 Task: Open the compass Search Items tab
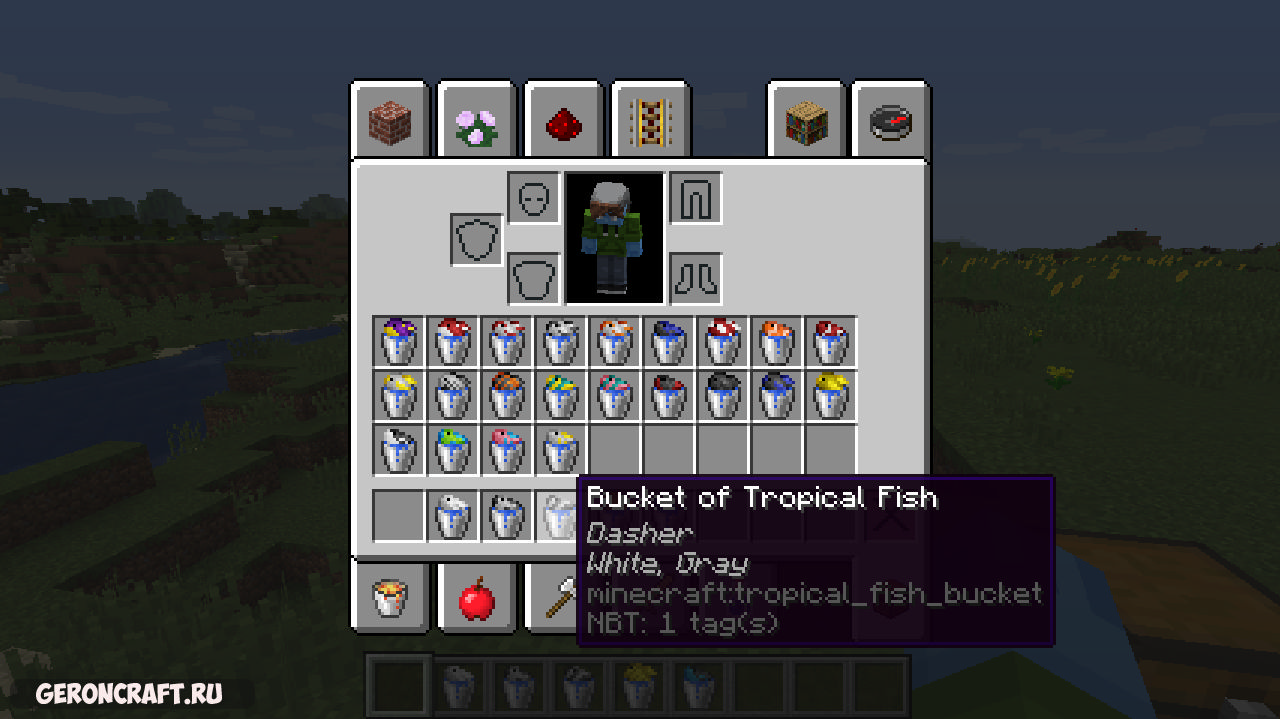[891, 122]
